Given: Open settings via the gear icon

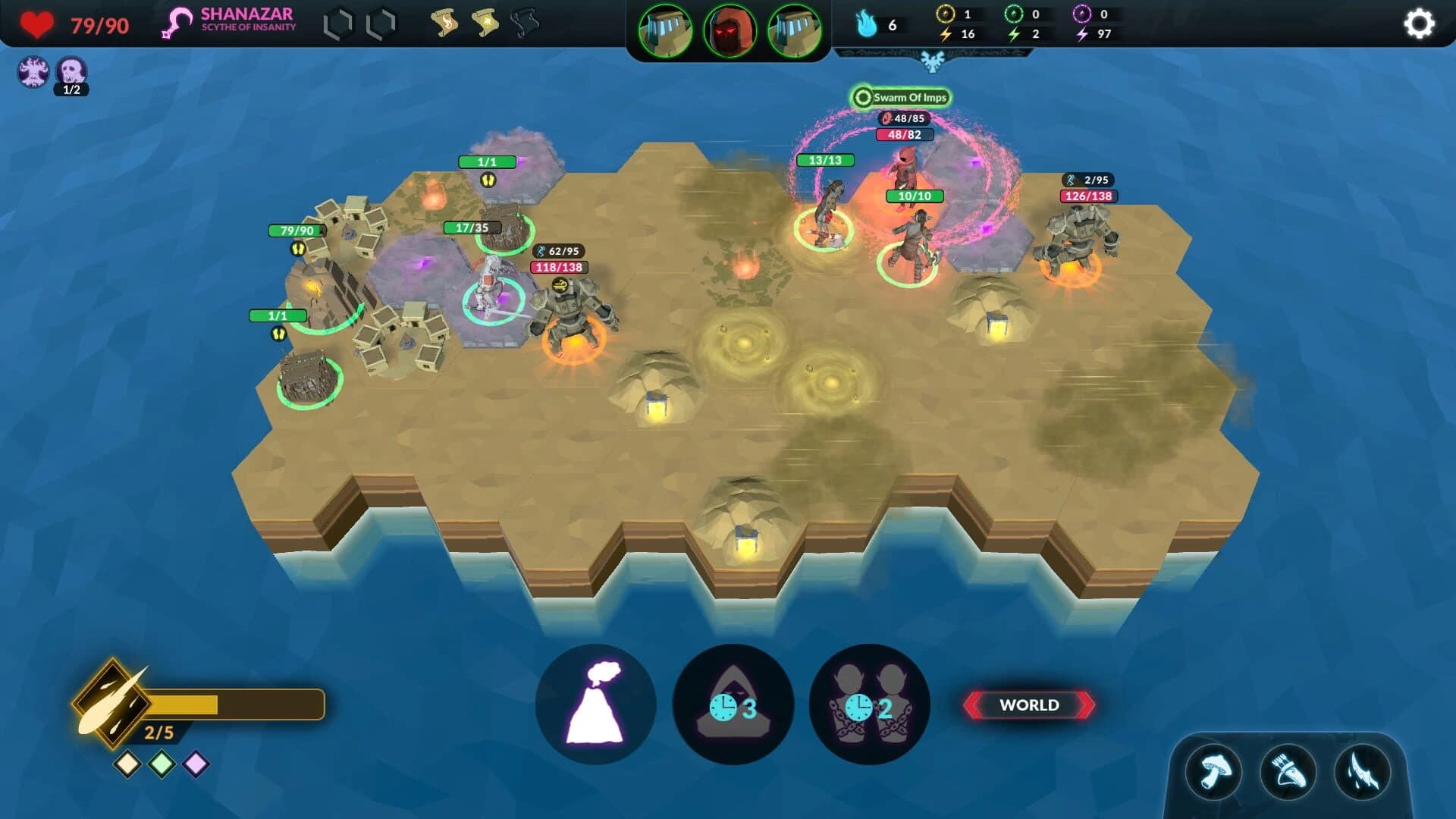Looking at the screenshot, I should tap(1418, 24).
